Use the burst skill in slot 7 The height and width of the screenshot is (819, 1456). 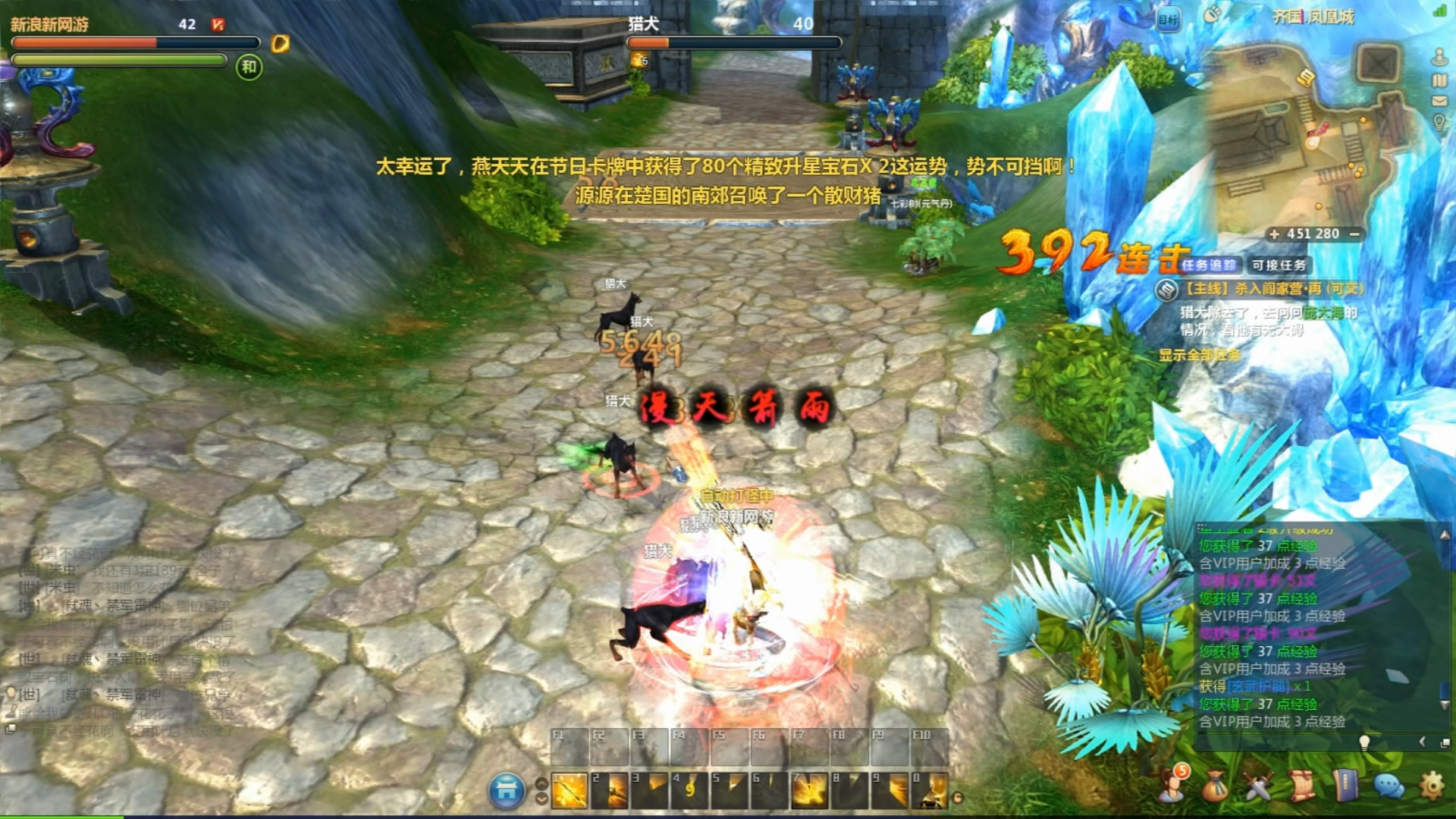pyautogui.click(x=809, y=790)
